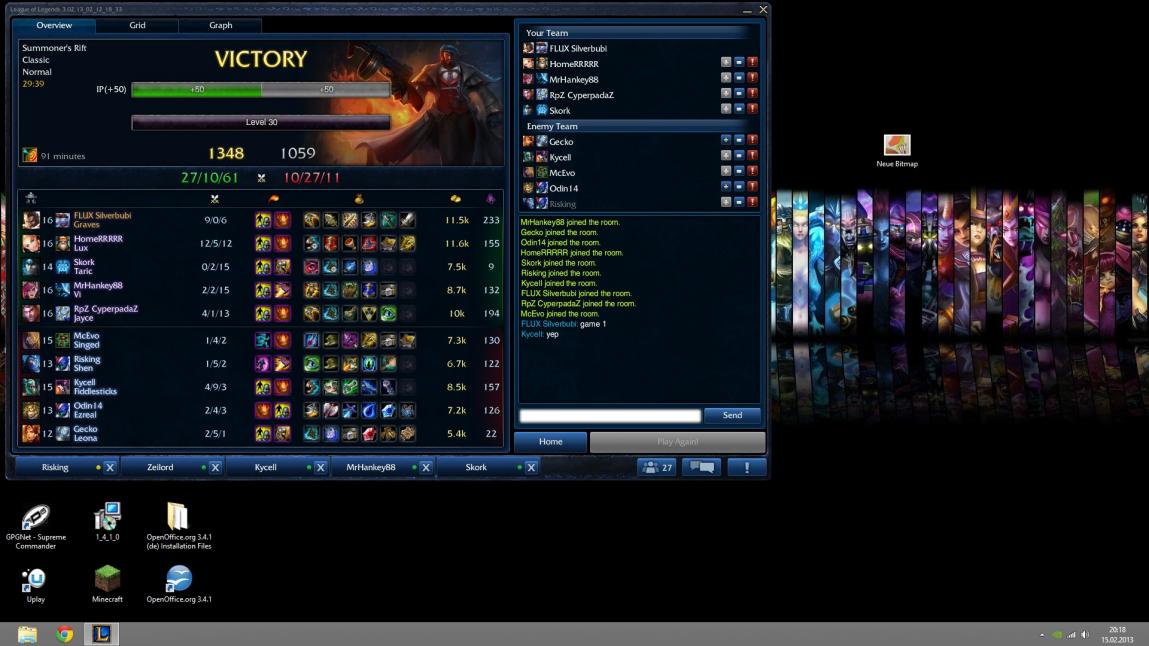Close the Risking chat tab
Image resolution: width=1149 pixels, height=646 pixels.
pyautogui.click(x=110, y=467)
